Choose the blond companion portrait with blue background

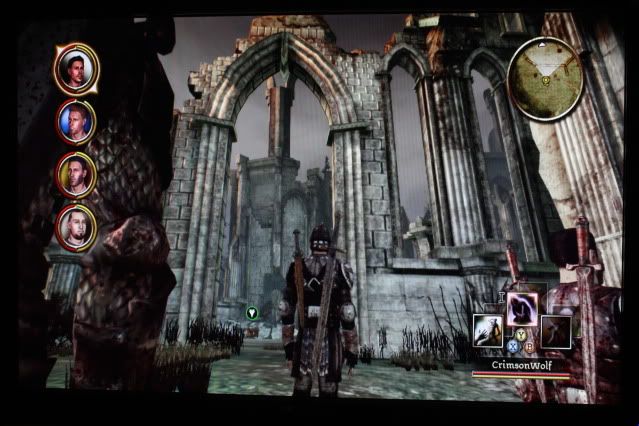76,121
